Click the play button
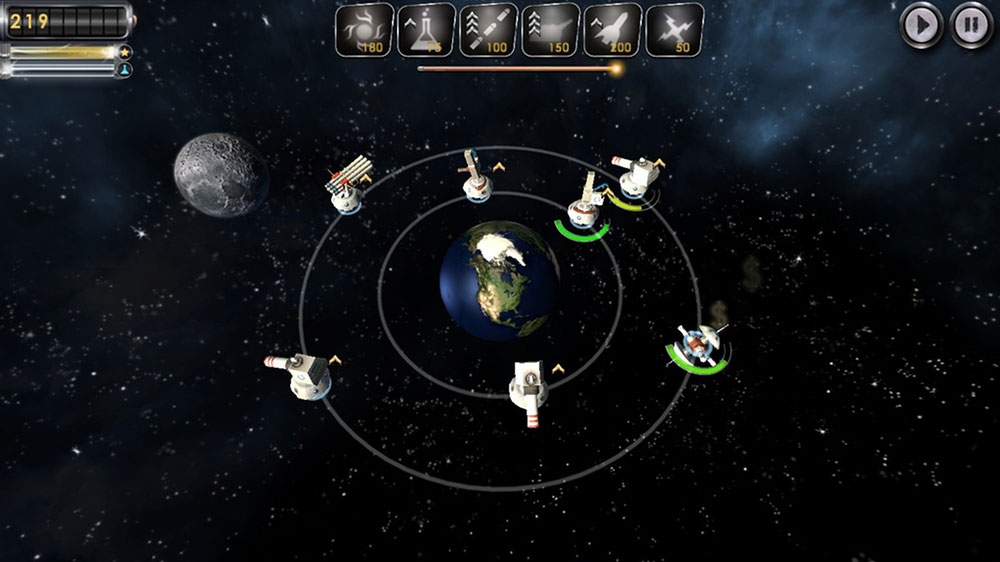The image size is (1000, 562). coord(921,25)
